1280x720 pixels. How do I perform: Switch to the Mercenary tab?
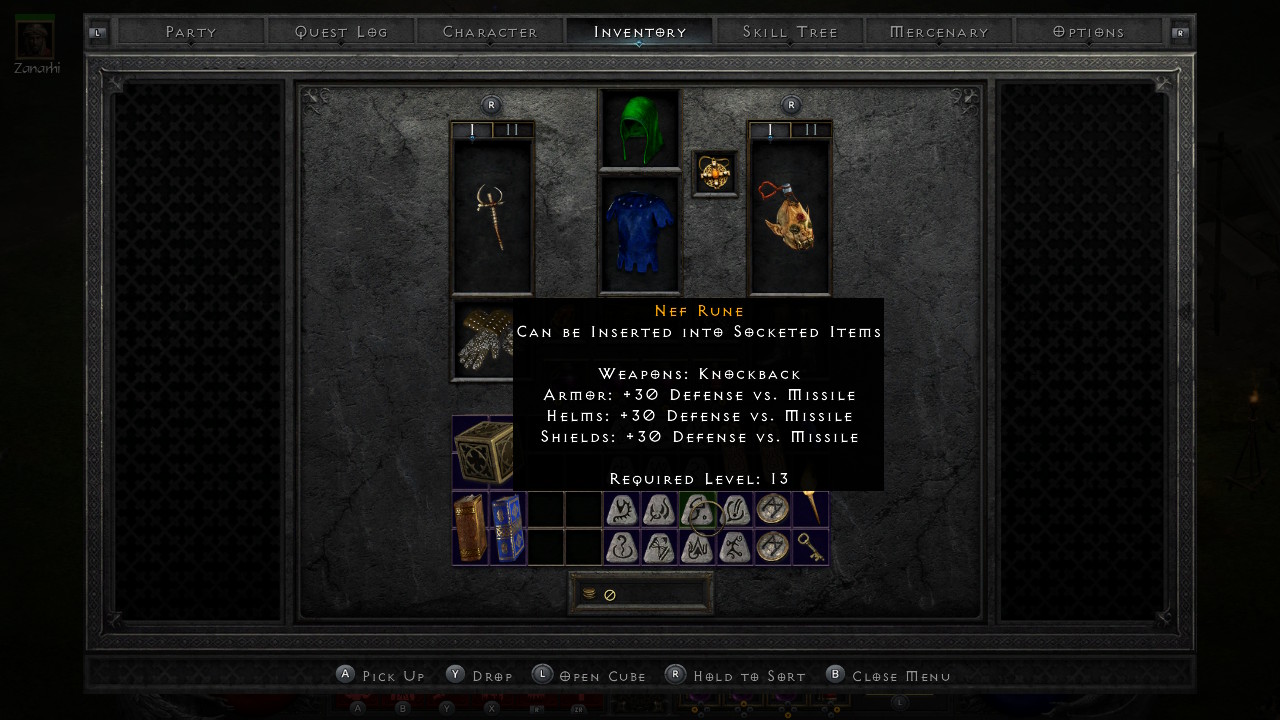(x=939, y=32)
